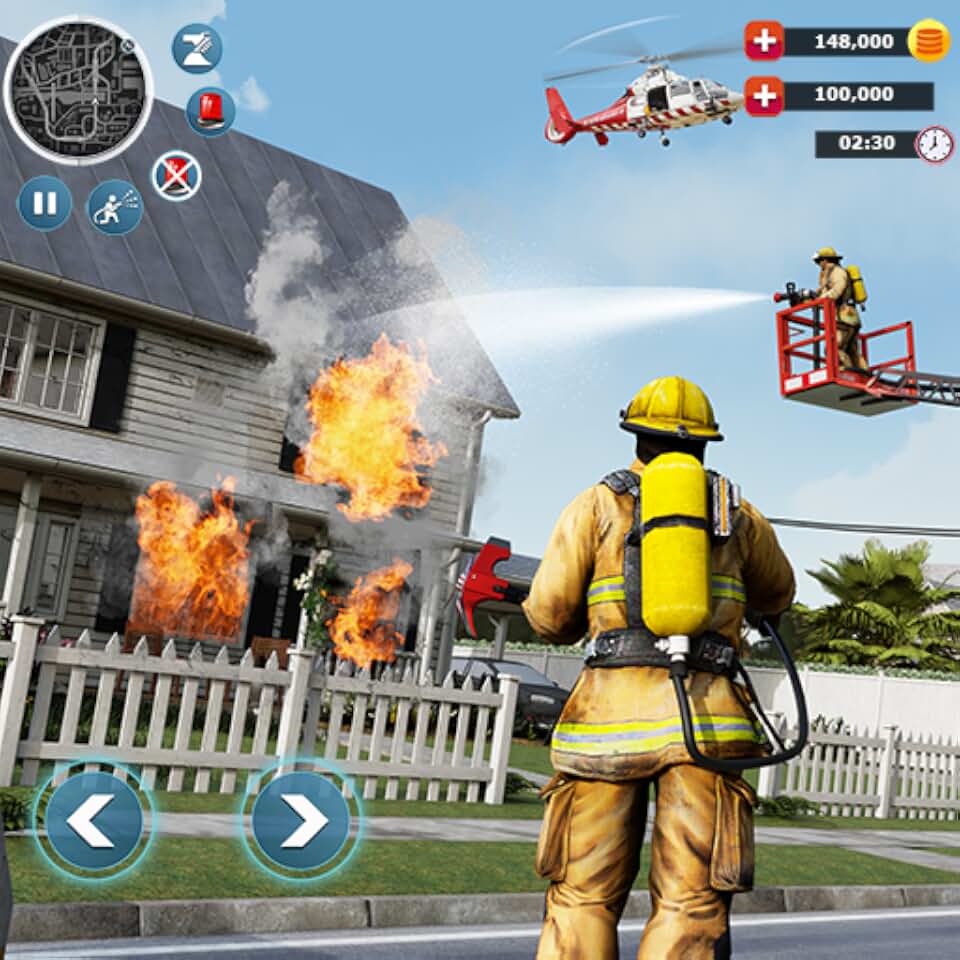This screenshot has height=960, width=960.
Task: Pause the game
Action: click(45, 203)
